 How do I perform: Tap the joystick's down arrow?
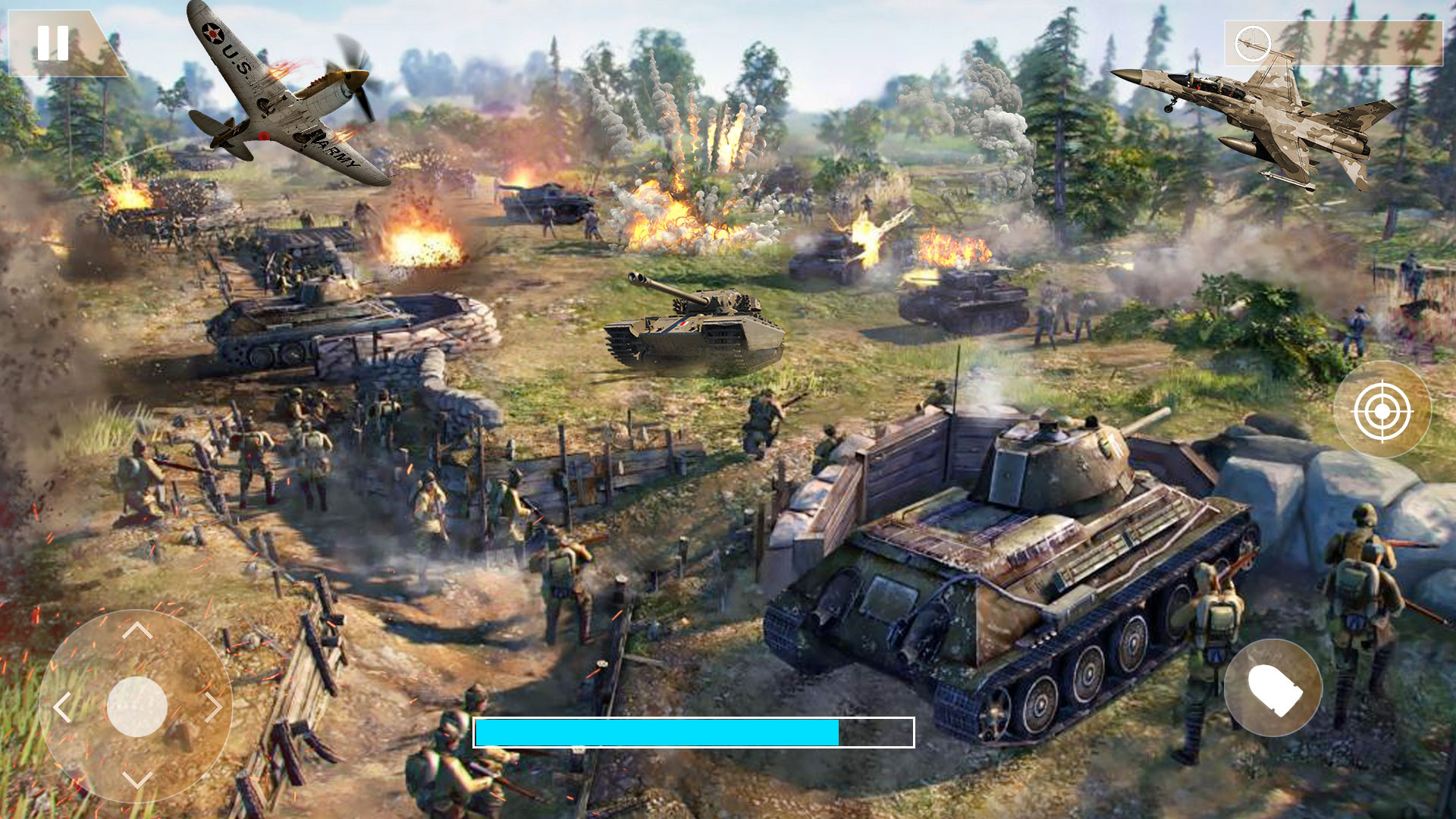point(137,780)
